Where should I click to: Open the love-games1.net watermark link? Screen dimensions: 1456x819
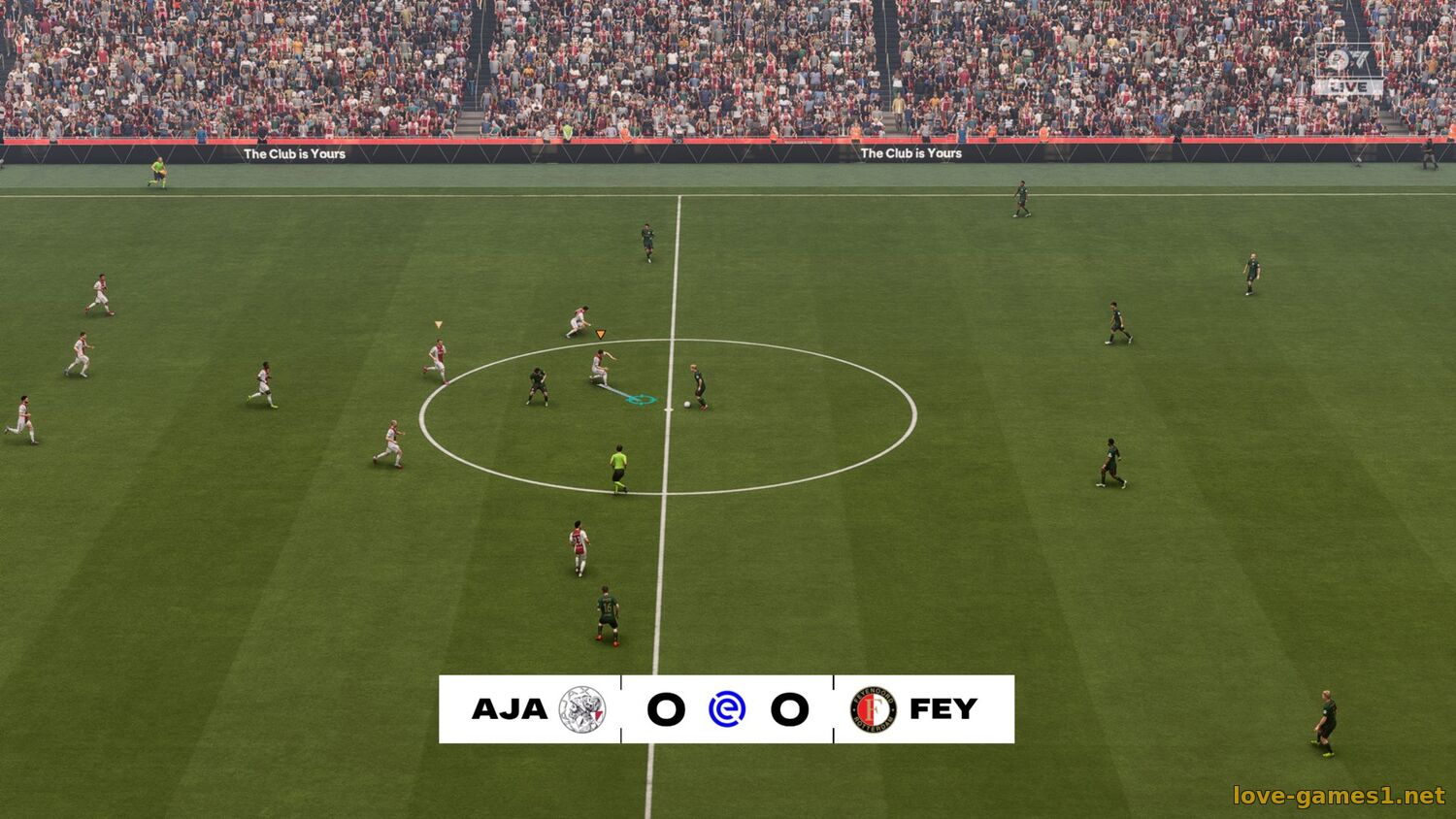click(x=1339, y=796)
